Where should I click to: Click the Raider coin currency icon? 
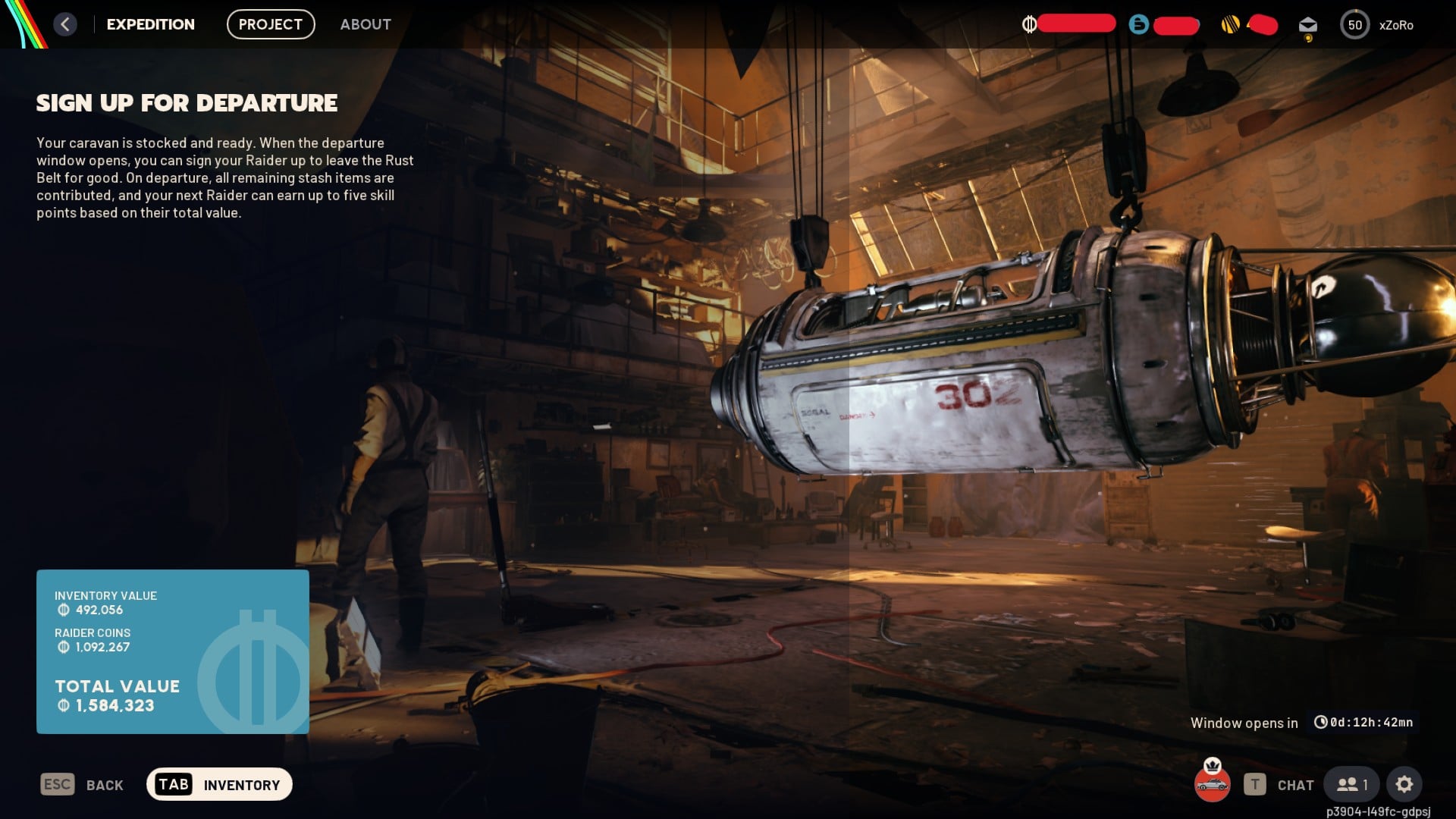coord(1030,24)
